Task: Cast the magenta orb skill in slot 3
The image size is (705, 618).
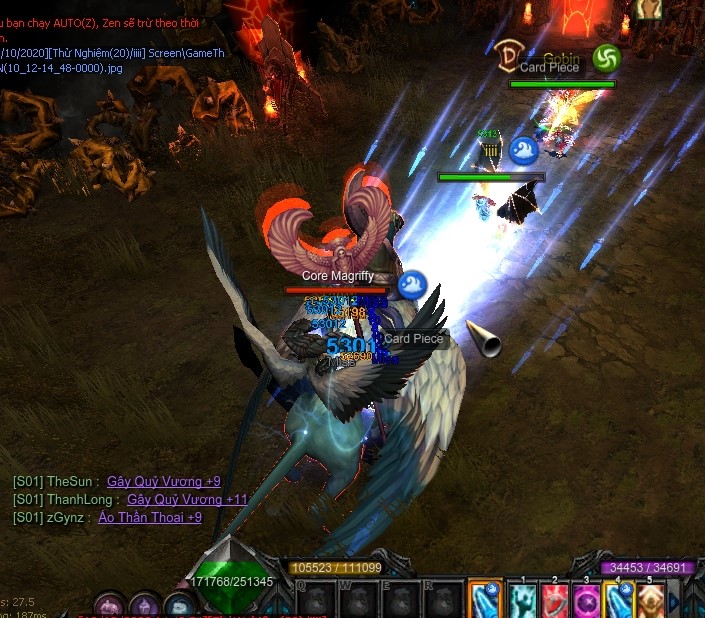Action: pos(587,600)
